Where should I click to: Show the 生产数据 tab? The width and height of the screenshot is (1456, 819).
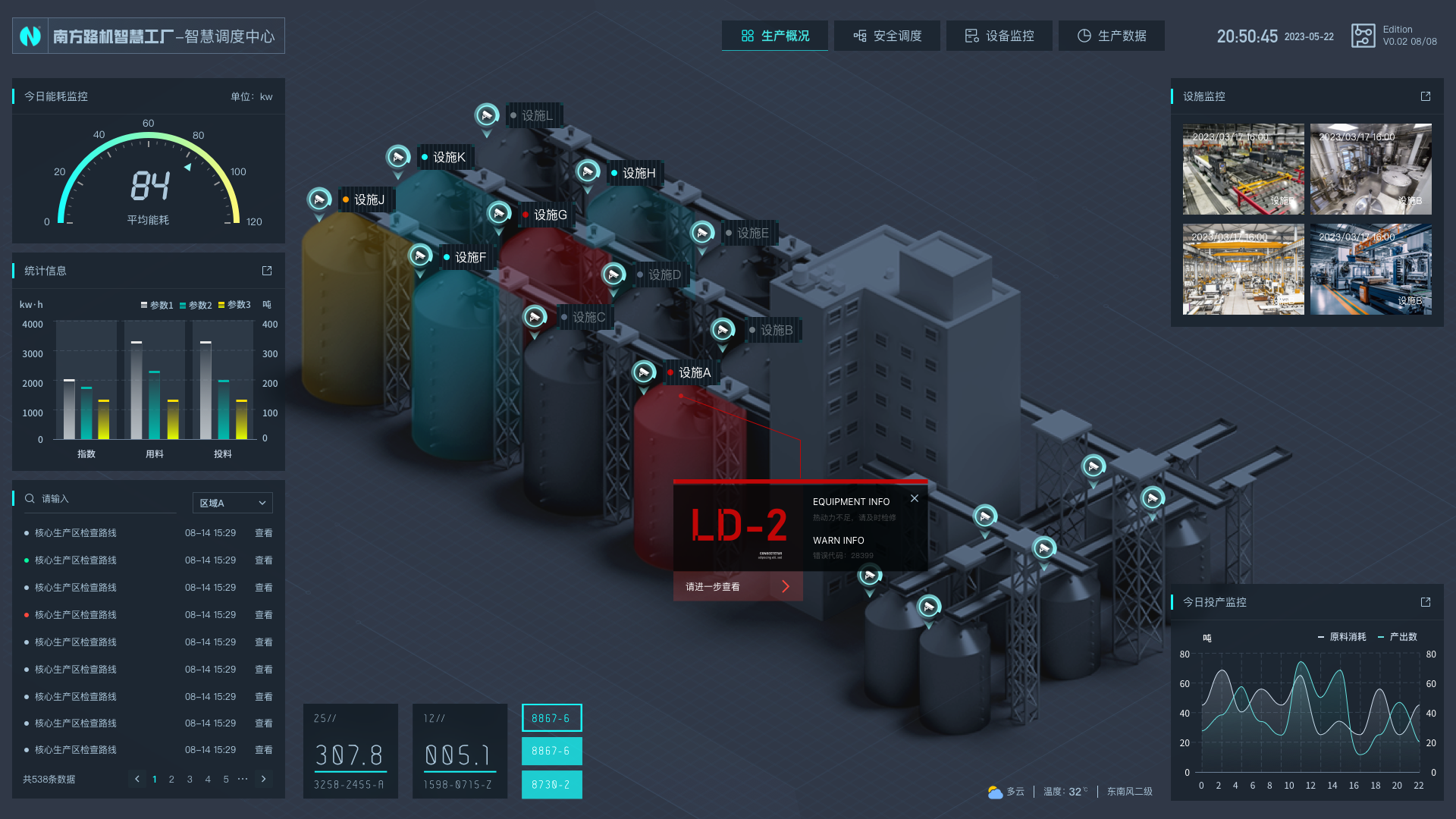(x=1111, y=36)
